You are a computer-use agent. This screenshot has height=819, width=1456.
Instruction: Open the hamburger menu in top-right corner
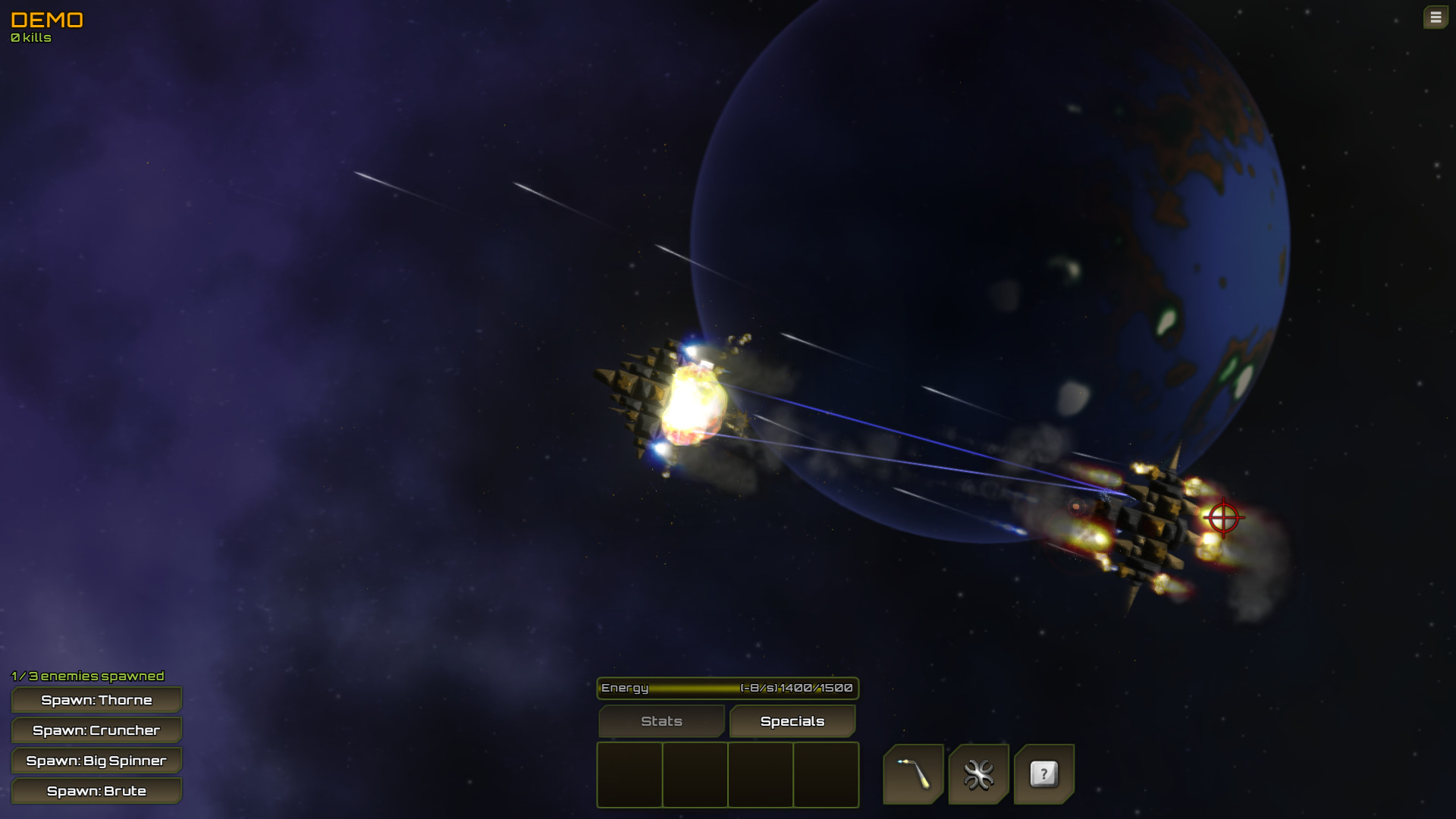pos(1436,16)
